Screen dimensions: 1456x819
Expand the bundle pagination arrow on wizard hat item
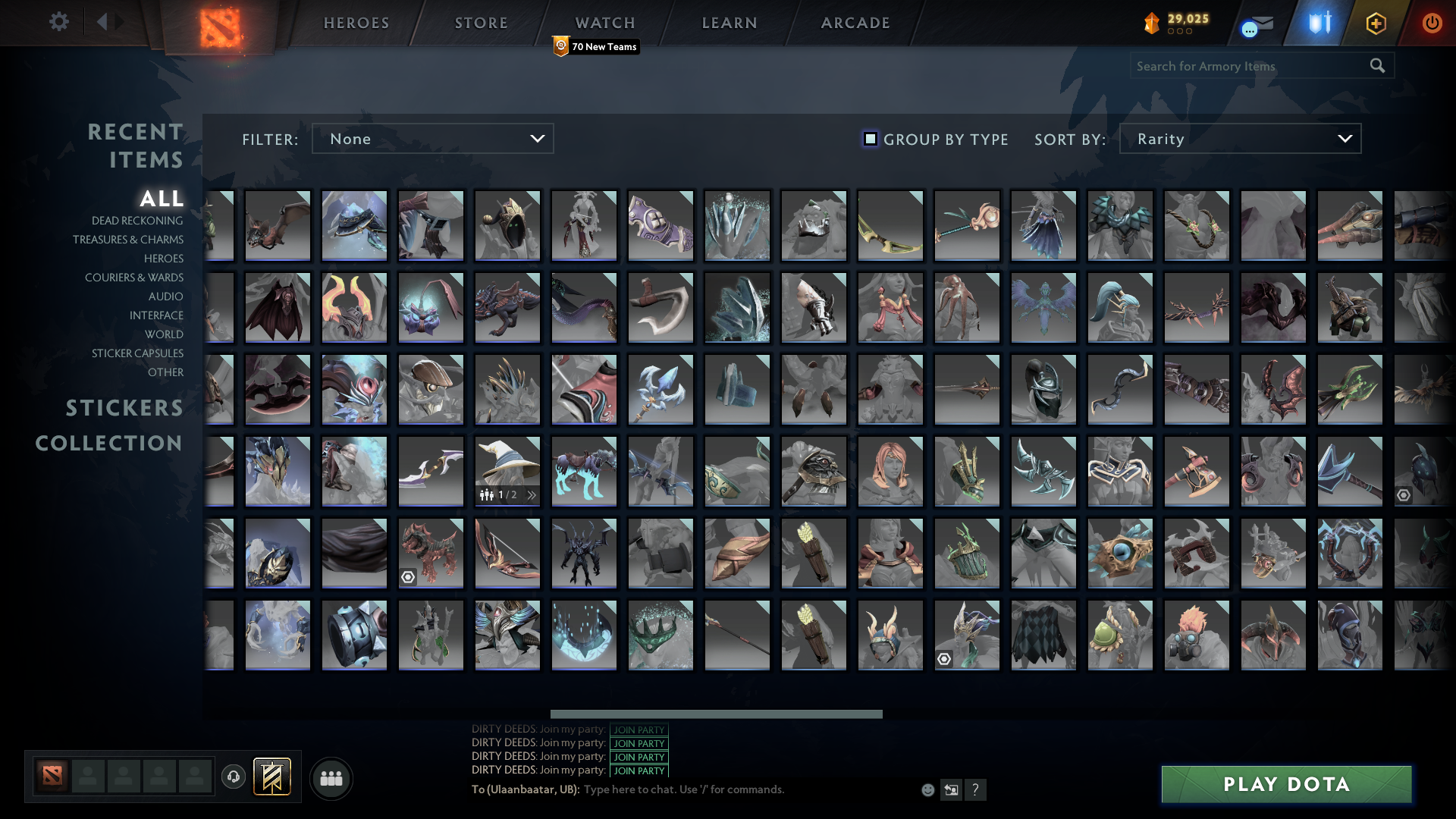pos(532,494)
